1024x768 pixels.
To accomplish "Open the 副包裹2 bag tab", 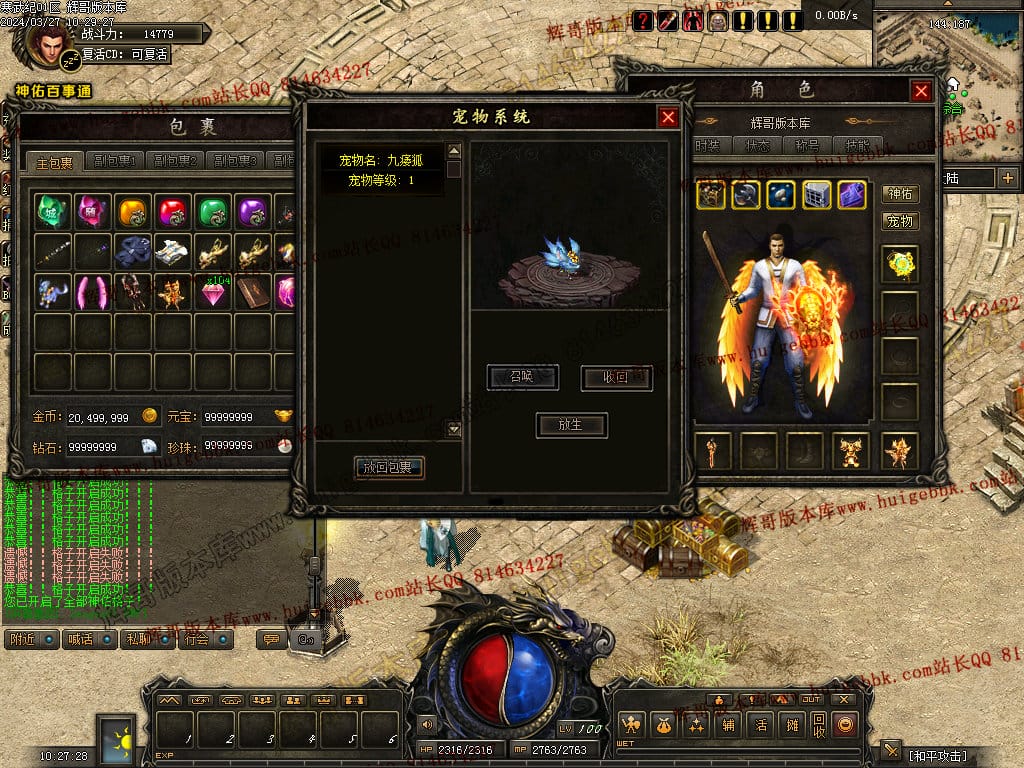I will 174,161.
